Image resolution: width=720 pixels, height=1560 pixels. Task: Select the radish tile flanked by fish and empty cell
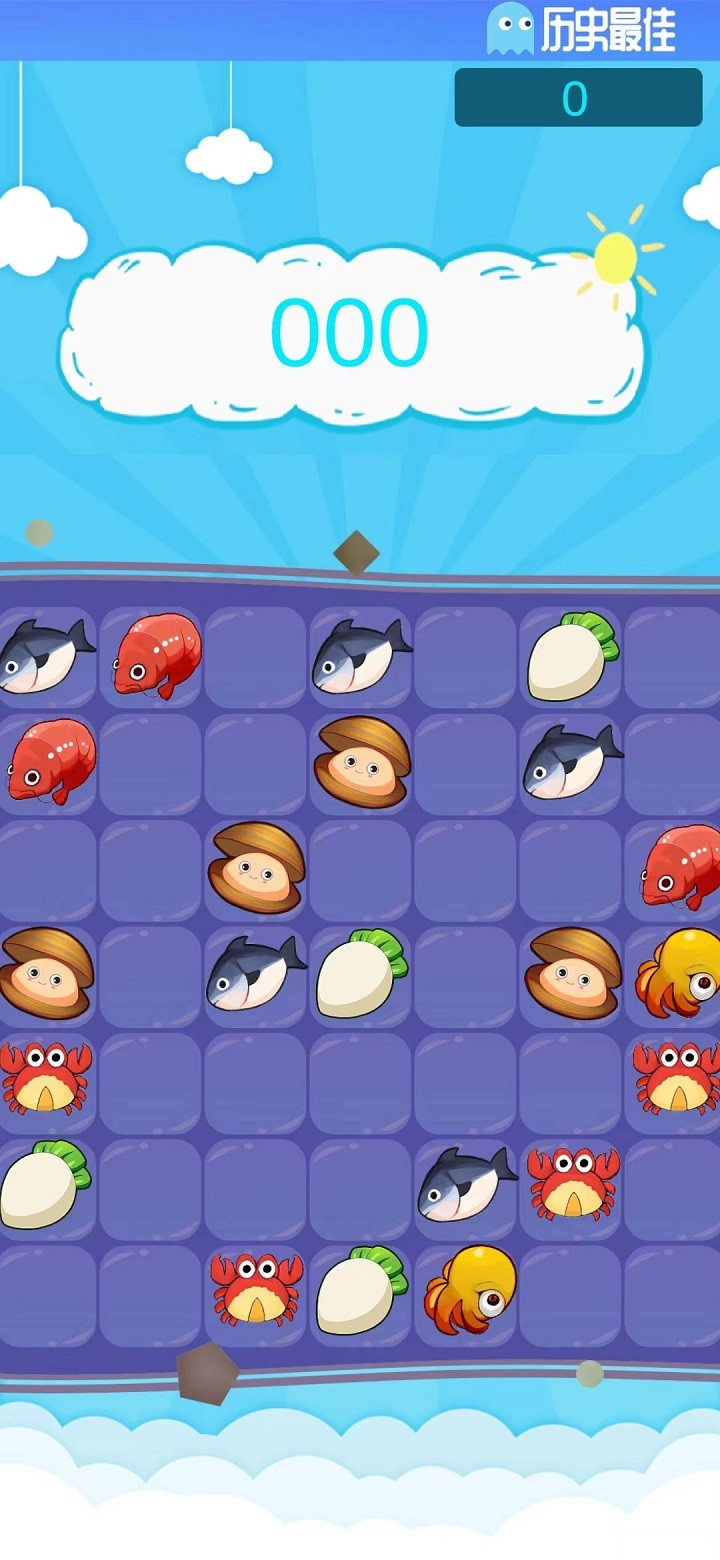tap(362, 974)
